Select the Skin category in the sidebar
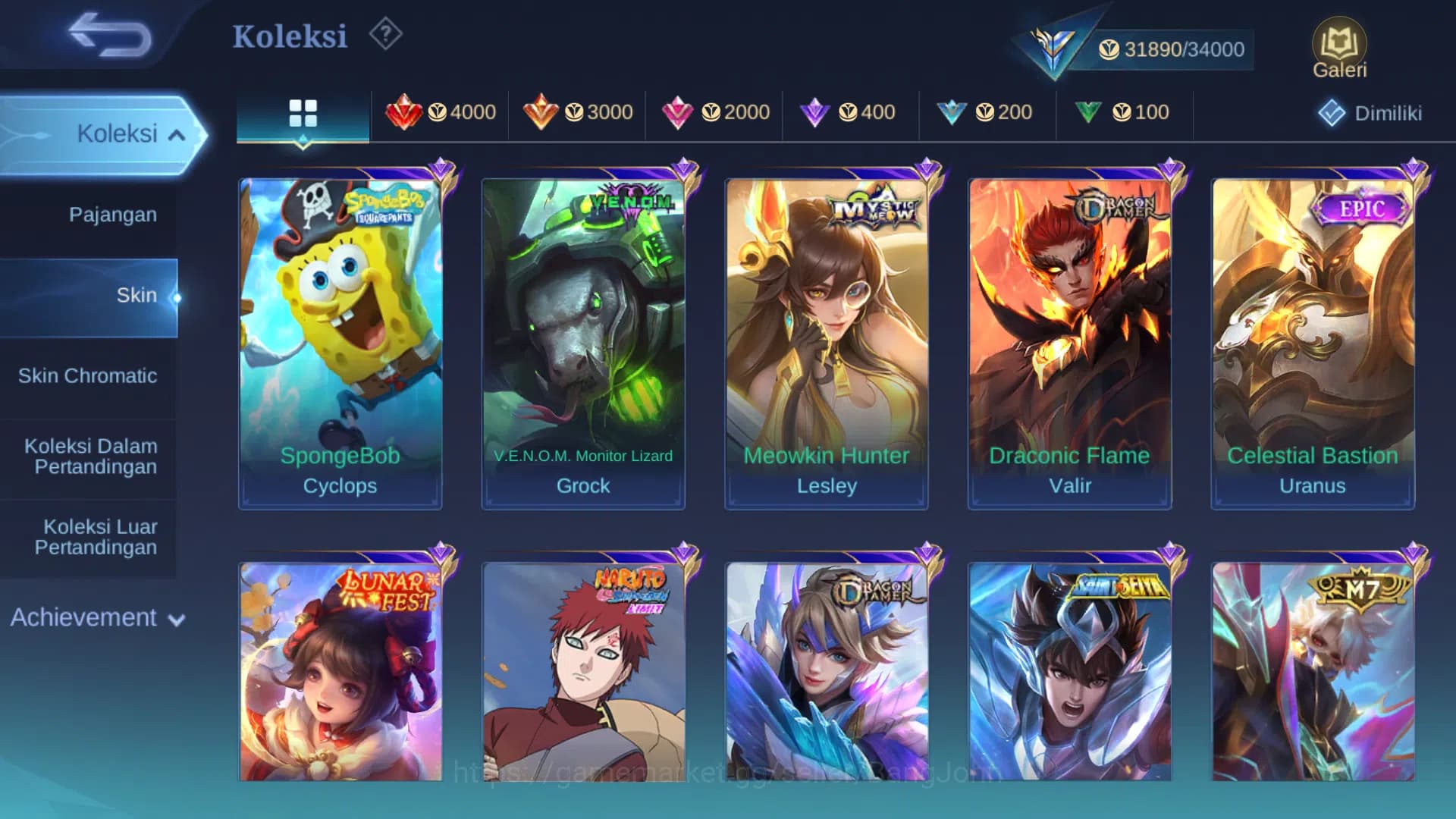 click(x=136, y=295)
